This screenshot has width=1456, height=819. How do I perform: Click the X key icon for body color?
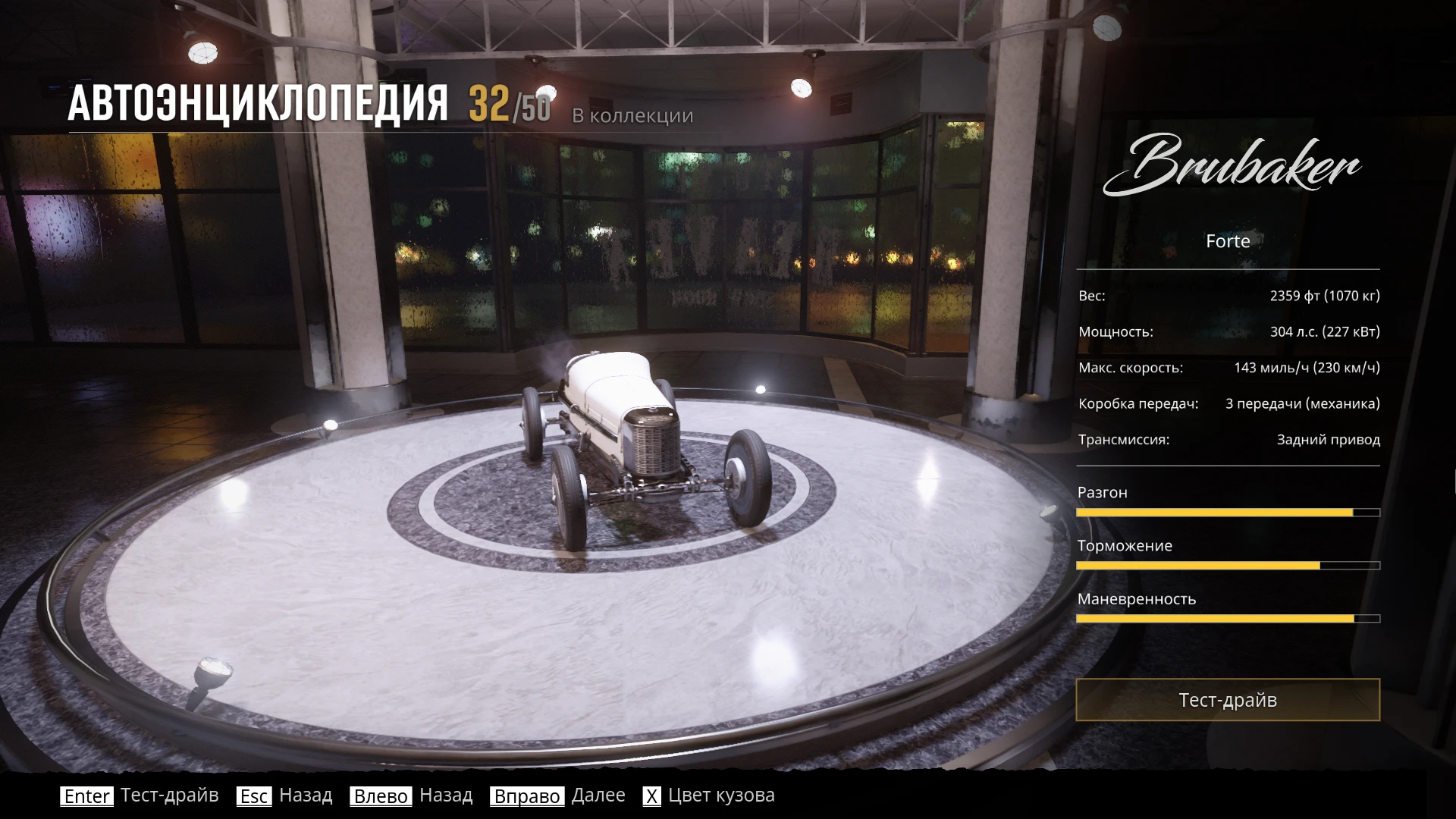pos(651,797)
